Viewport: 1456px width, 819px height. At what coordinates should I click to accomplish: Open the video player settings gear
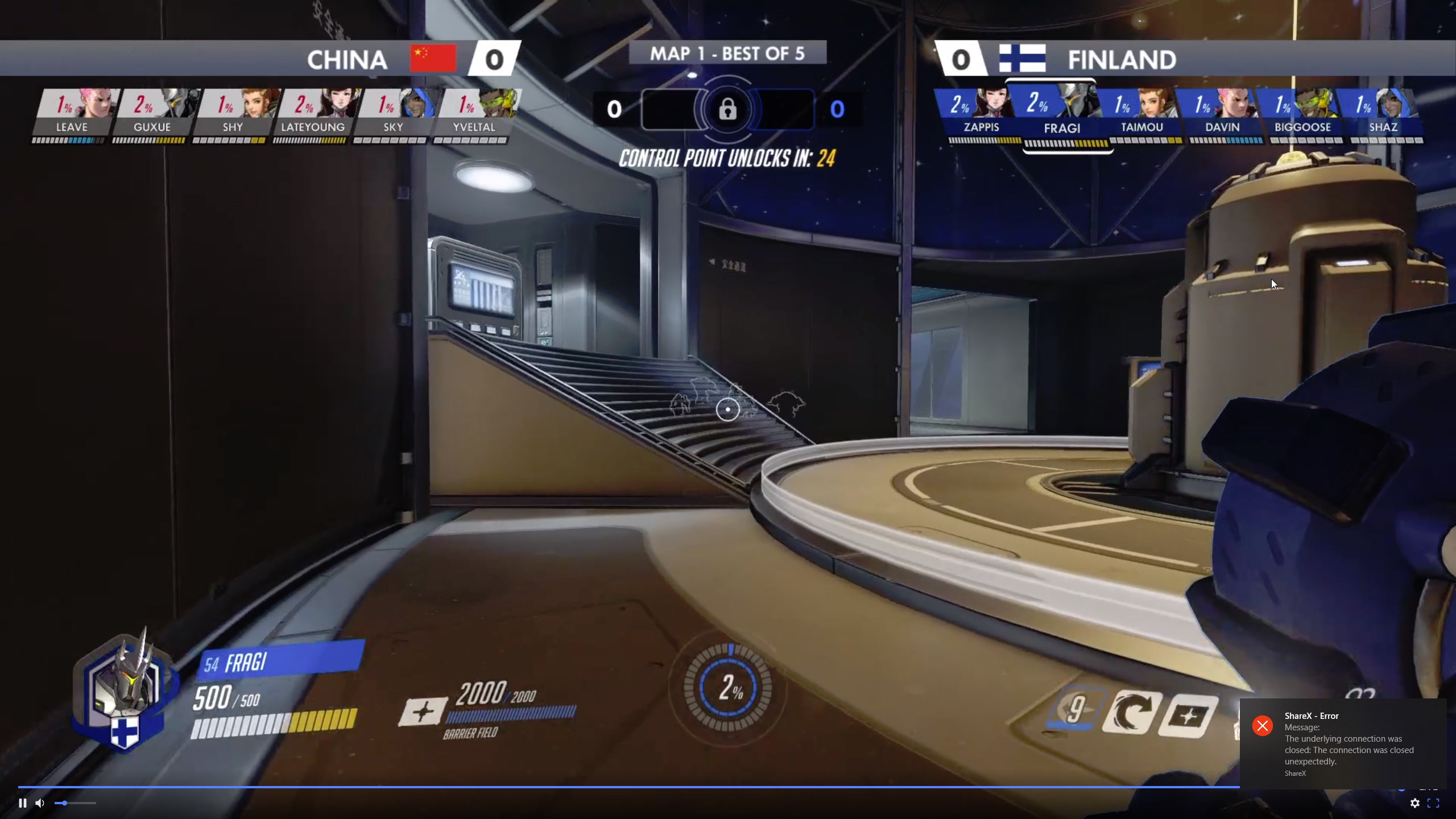[1415, 803]
